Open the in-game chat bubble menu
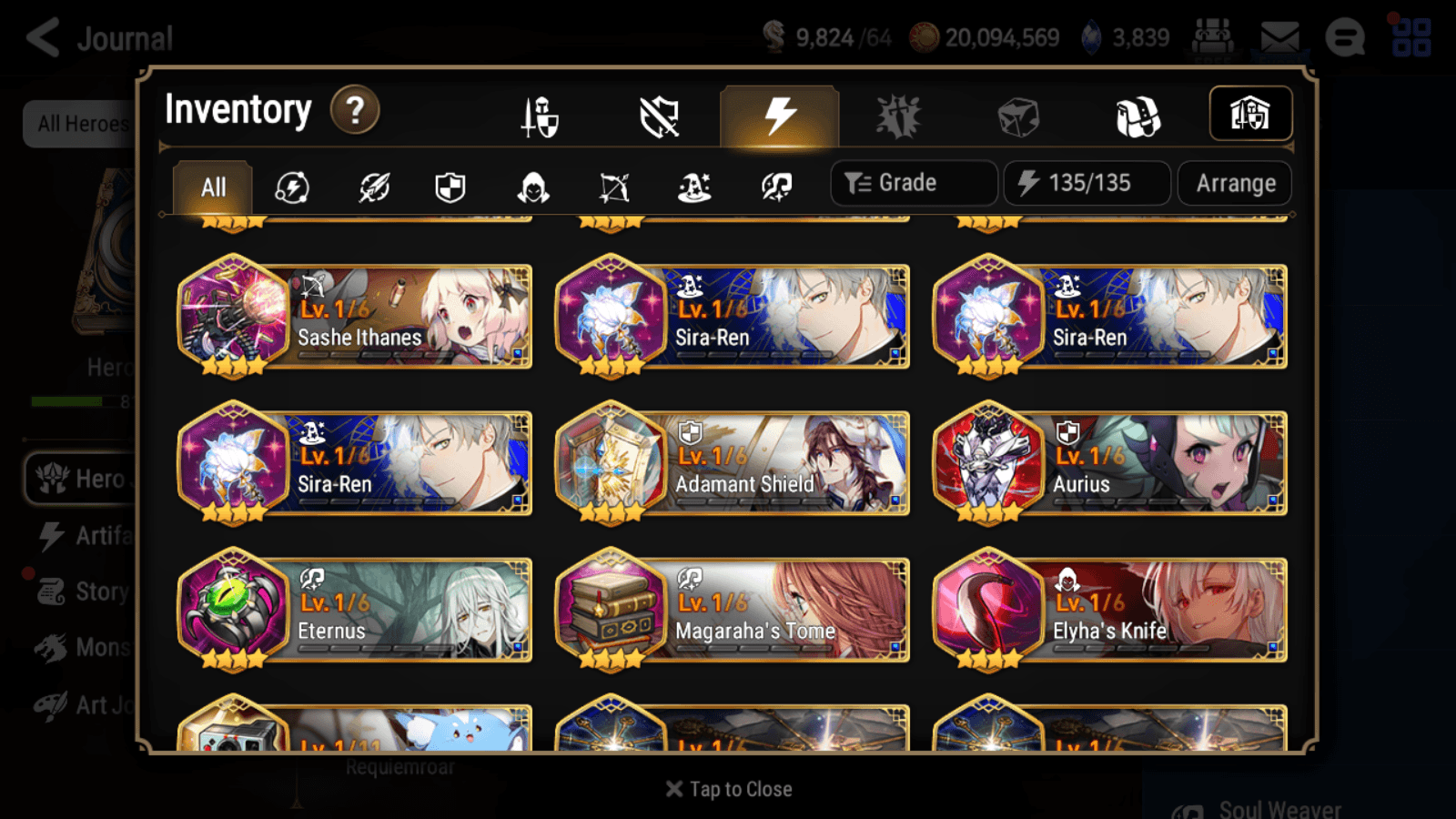1456x819 pixels. coord(1344,38)
